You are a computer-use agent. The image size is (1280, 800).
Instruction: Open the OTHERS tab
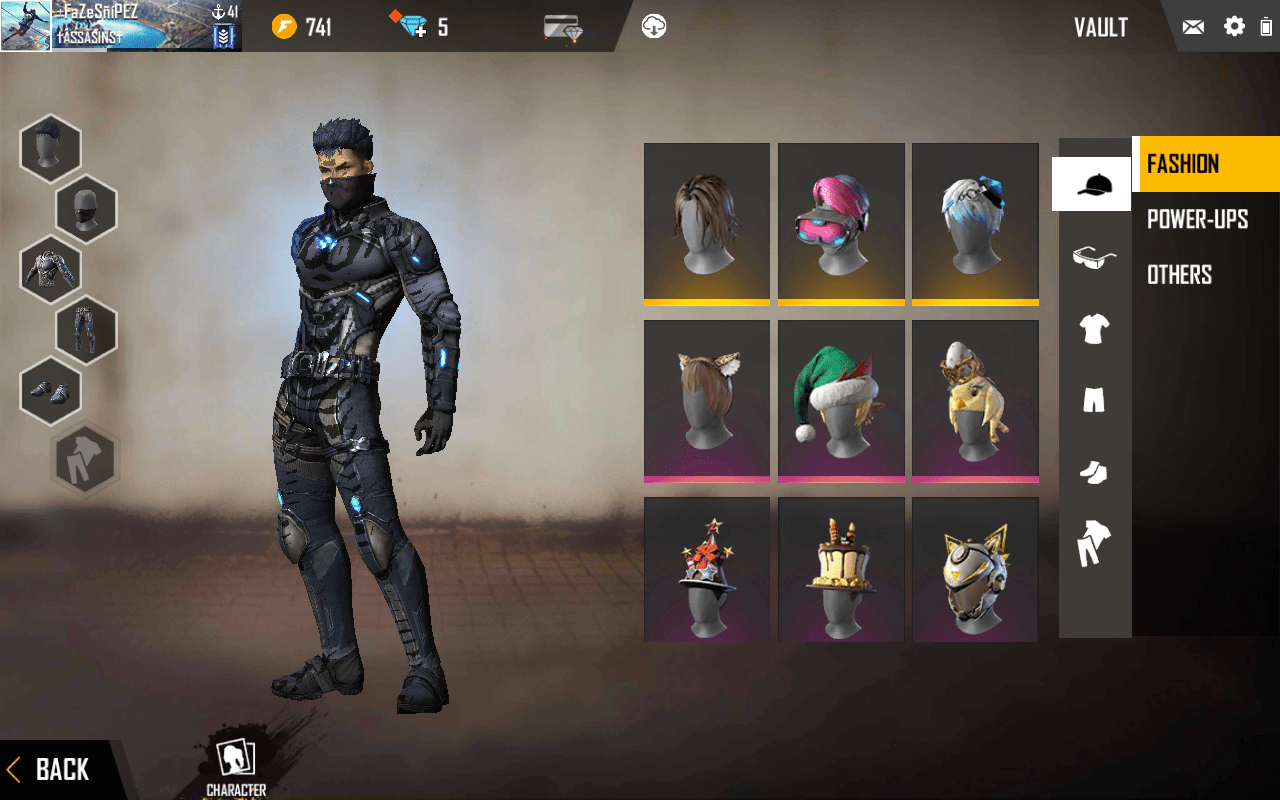pyautogui.click(x=1180, y=274)
